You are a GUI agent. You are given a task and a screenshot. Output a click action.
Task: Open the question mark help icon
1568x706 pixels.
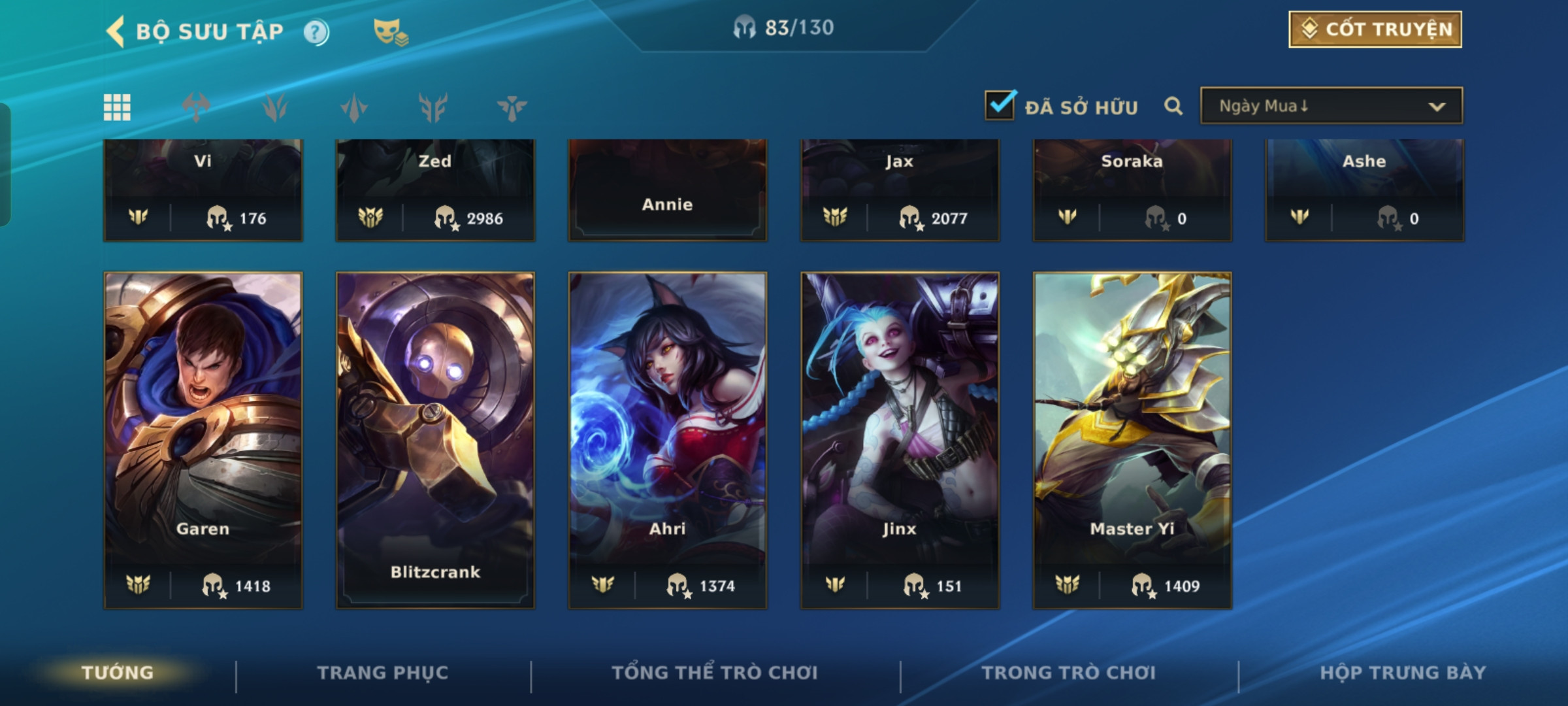click(316, 32)
